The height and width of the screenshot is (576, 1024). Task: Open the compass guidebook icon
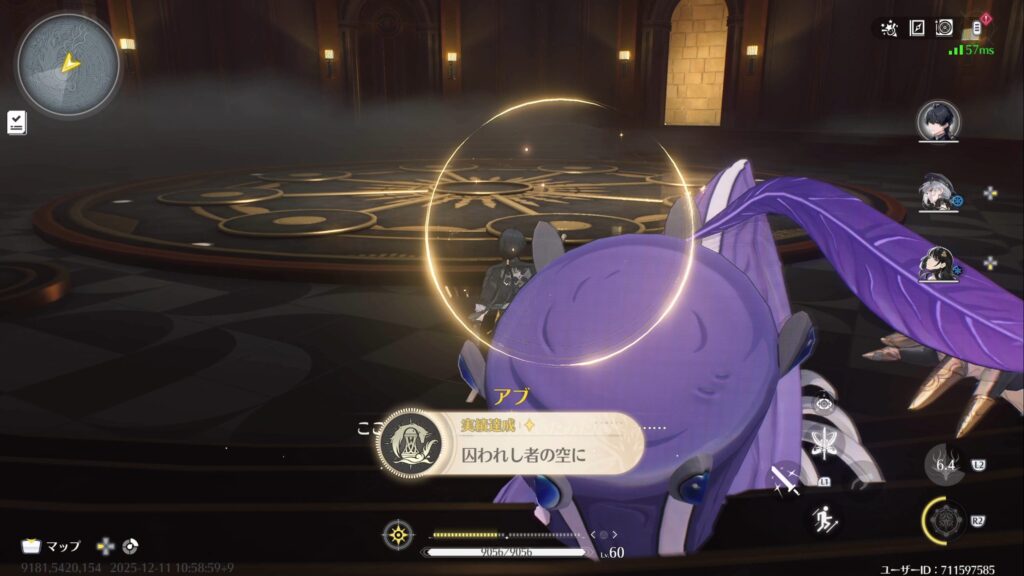917,28
